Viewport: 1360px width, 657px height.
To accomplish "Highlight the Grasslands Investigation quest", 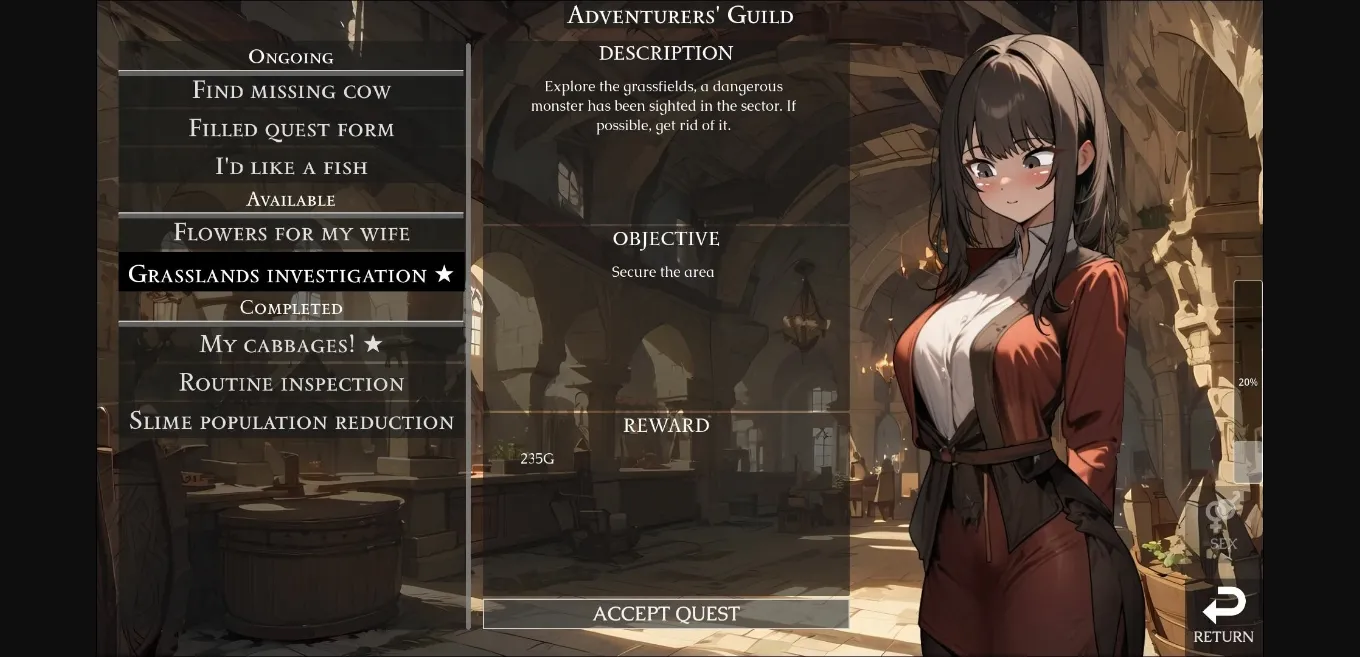I will (x=291, y=274).
